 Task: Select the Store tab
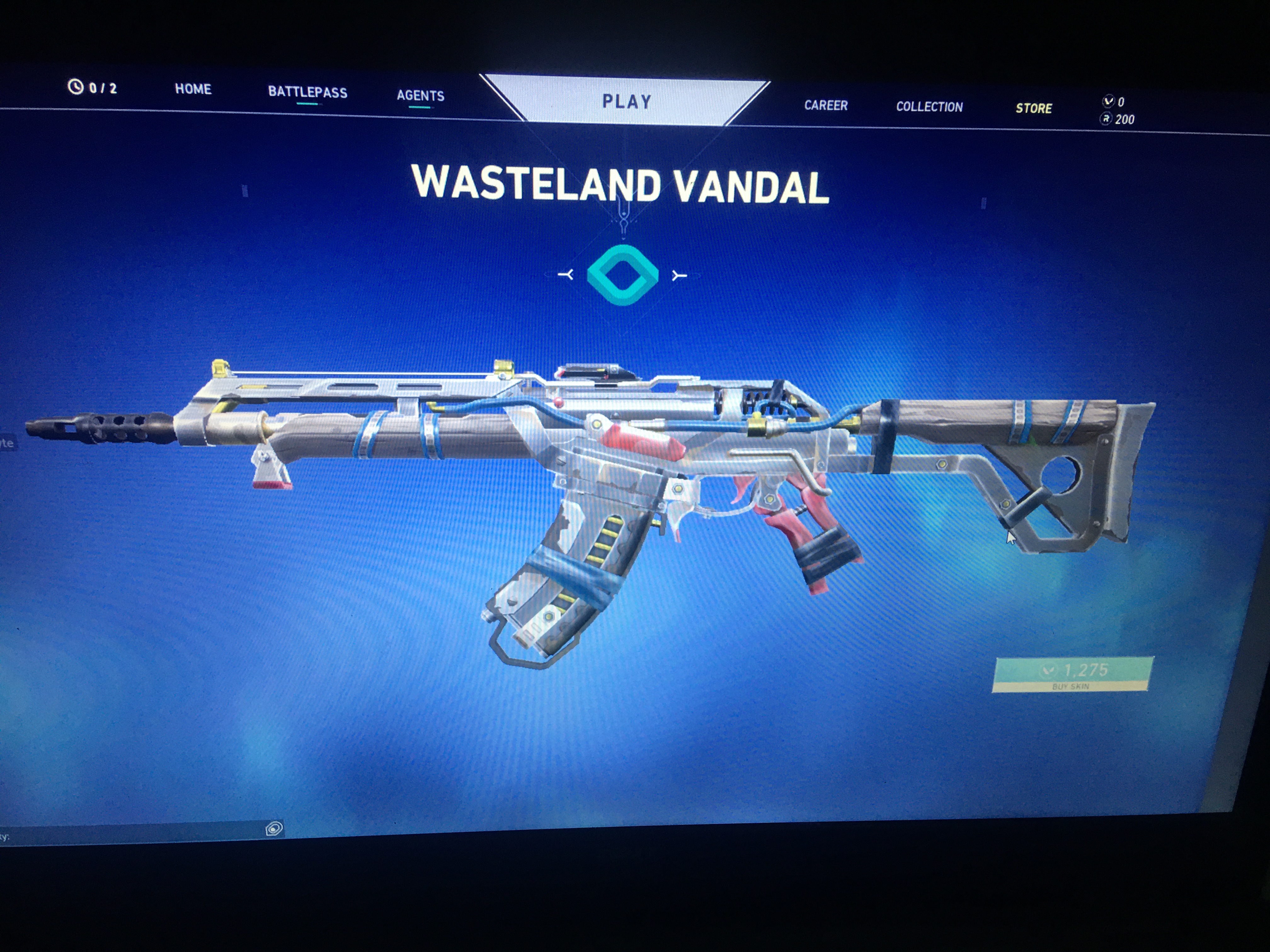(x=1033, y=109)
